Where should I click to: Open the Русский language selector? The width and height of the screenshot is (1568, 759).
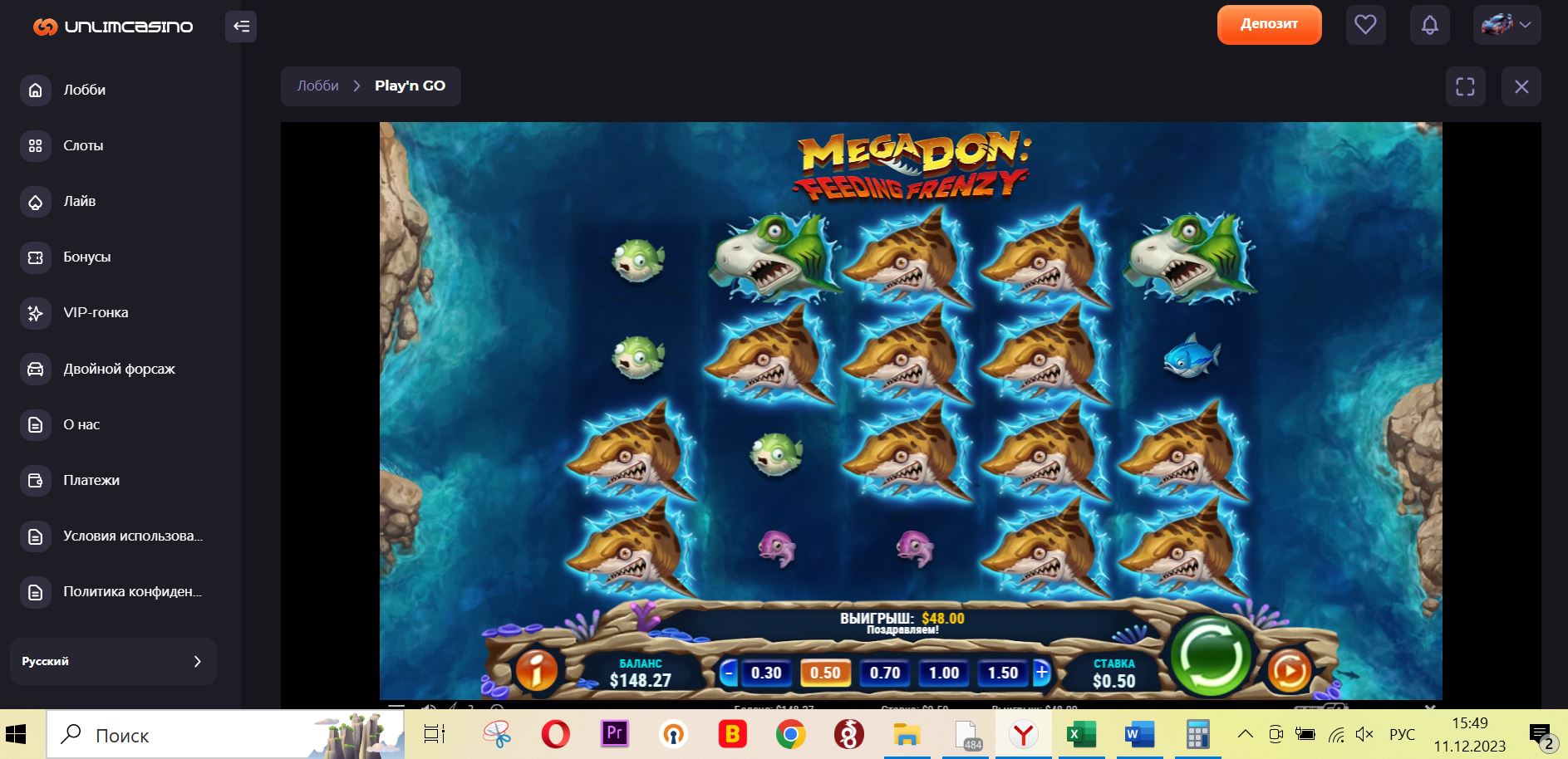113,661
